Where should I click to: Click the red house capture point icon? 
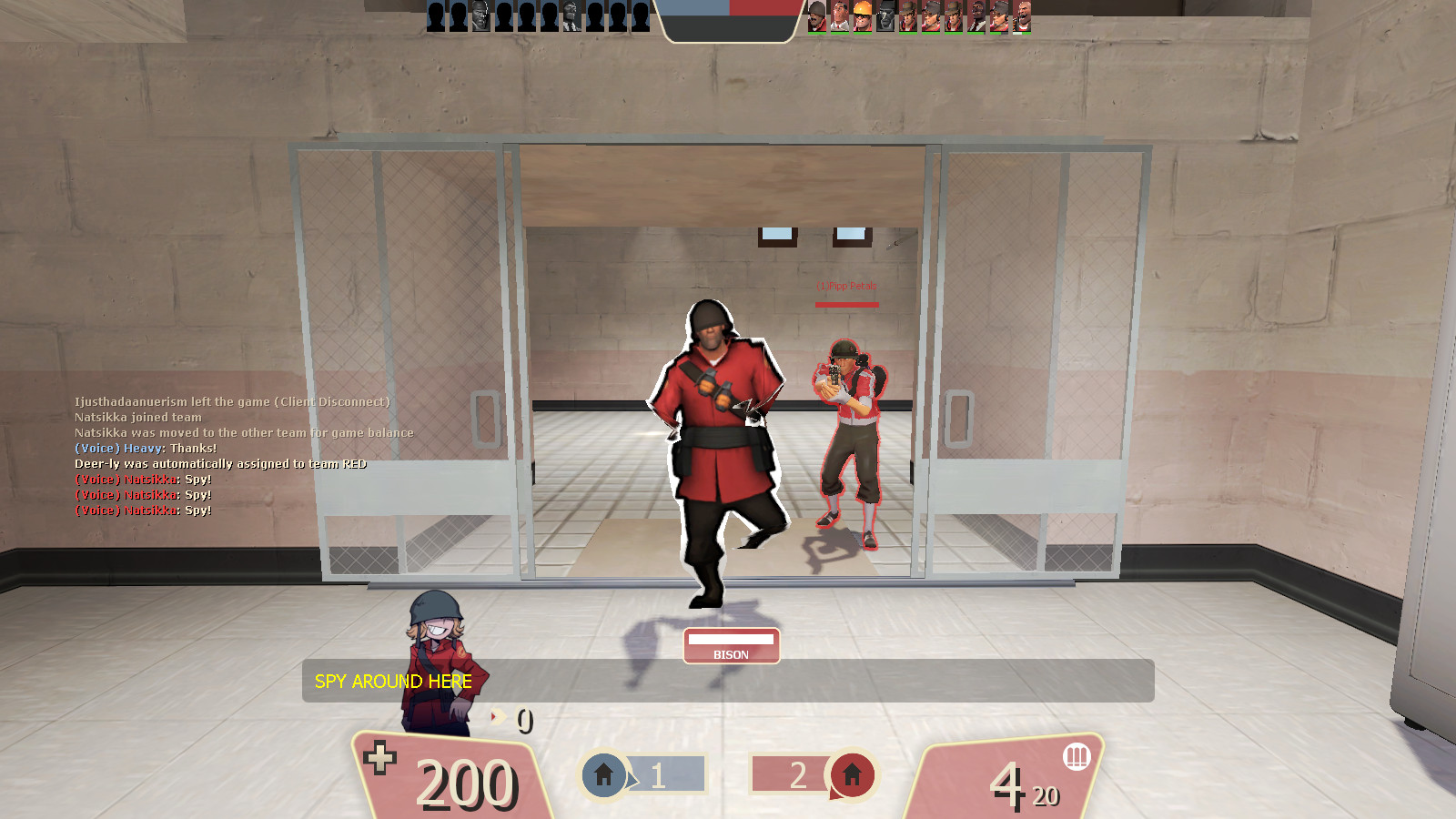point(854,775)
